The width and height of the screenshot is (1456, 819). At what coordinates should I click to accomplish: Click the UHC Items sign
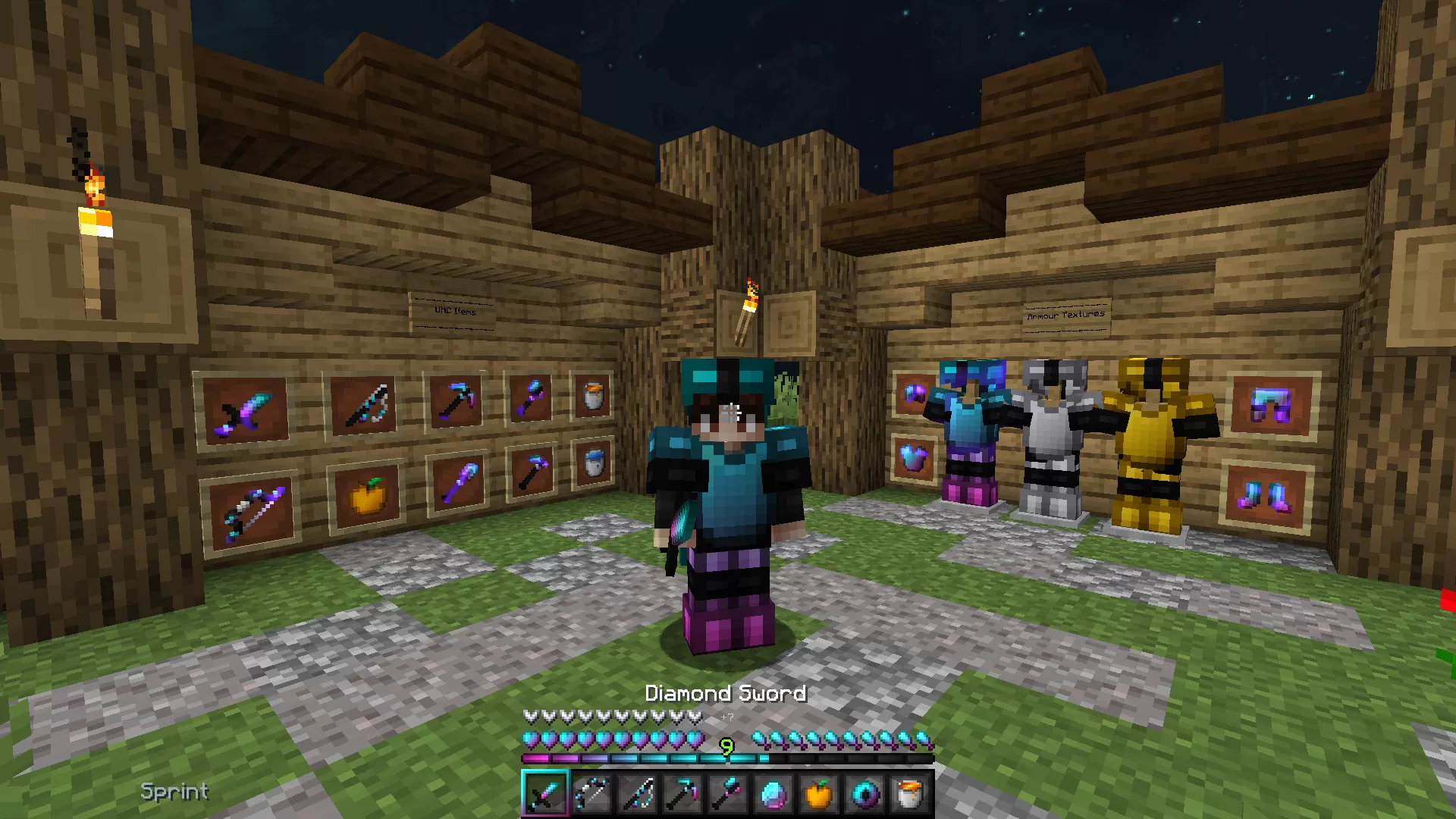coord(453,312)
